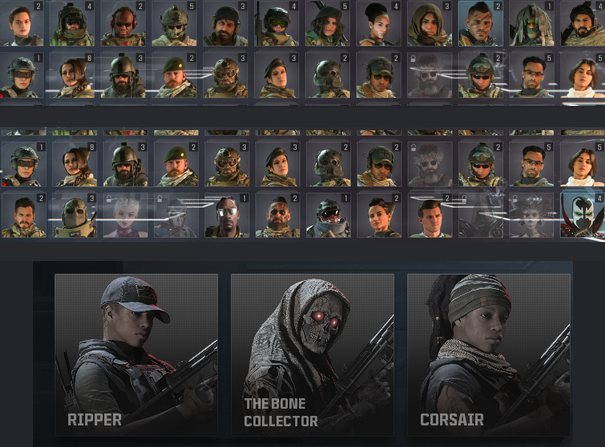
Task: Select the operator wearing white visor glasses
Action: tap(226, 214)
